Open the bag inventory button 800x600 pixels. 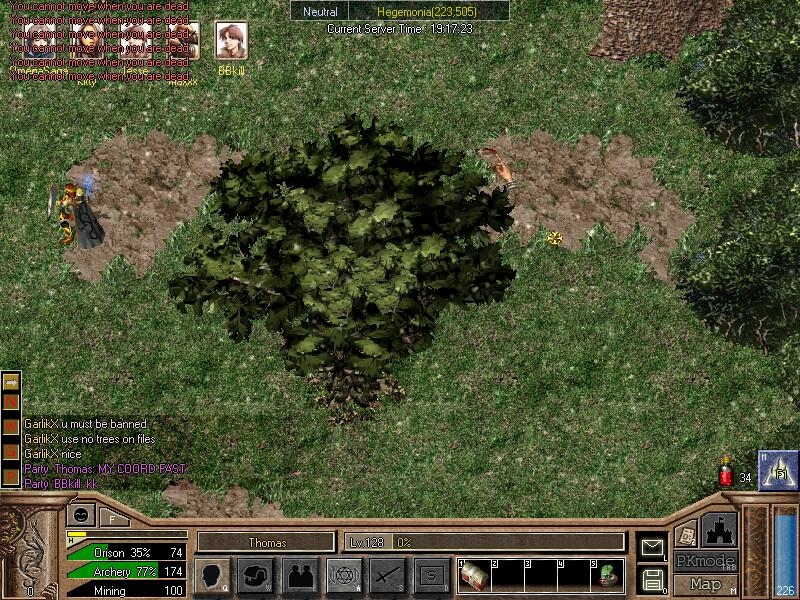tap(257, 576)
